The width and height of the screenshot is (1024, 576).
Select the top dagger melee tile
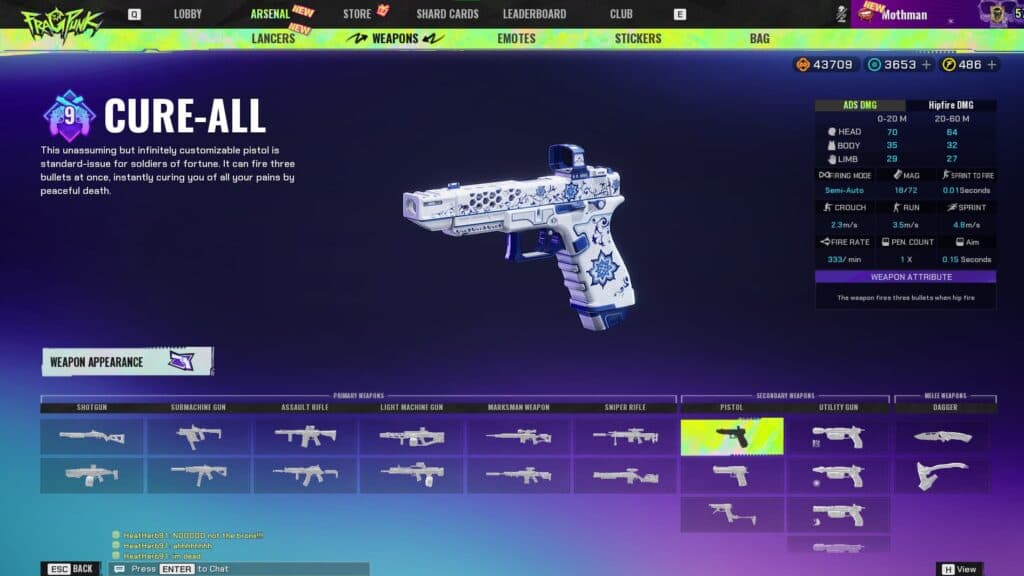pyautogui.click(x=942, y=437)
